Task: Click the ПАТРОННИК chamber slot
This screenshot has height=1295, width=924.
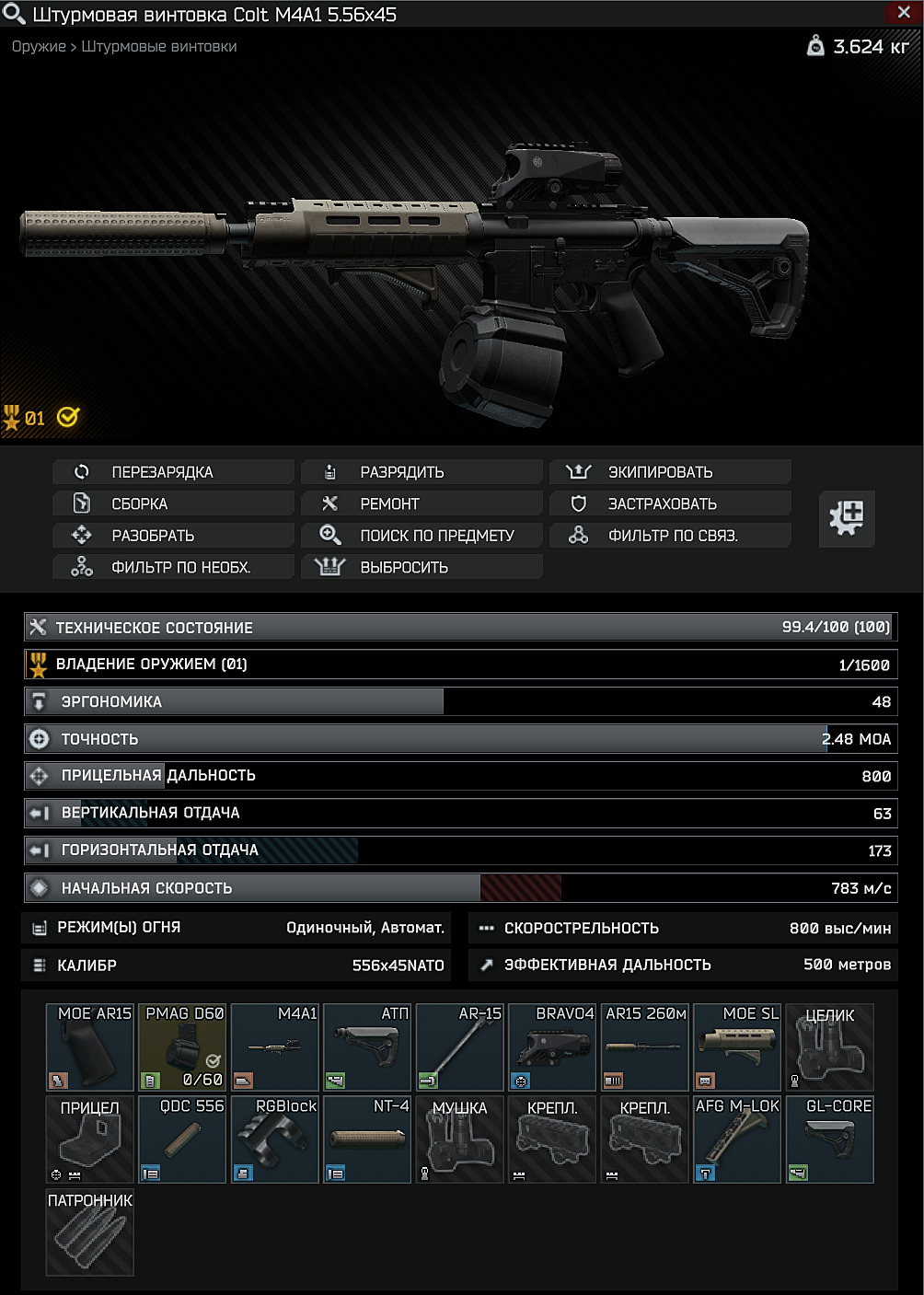Action: click(x=90, y=1232)
